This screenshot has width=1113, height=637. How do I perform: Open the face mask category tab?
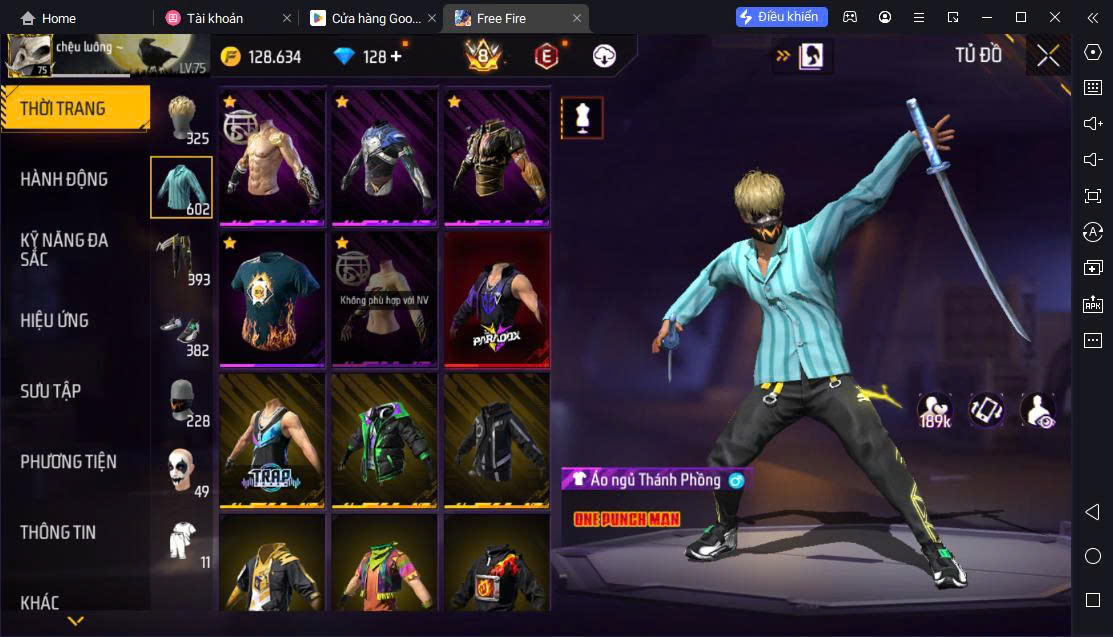(182, 399)
